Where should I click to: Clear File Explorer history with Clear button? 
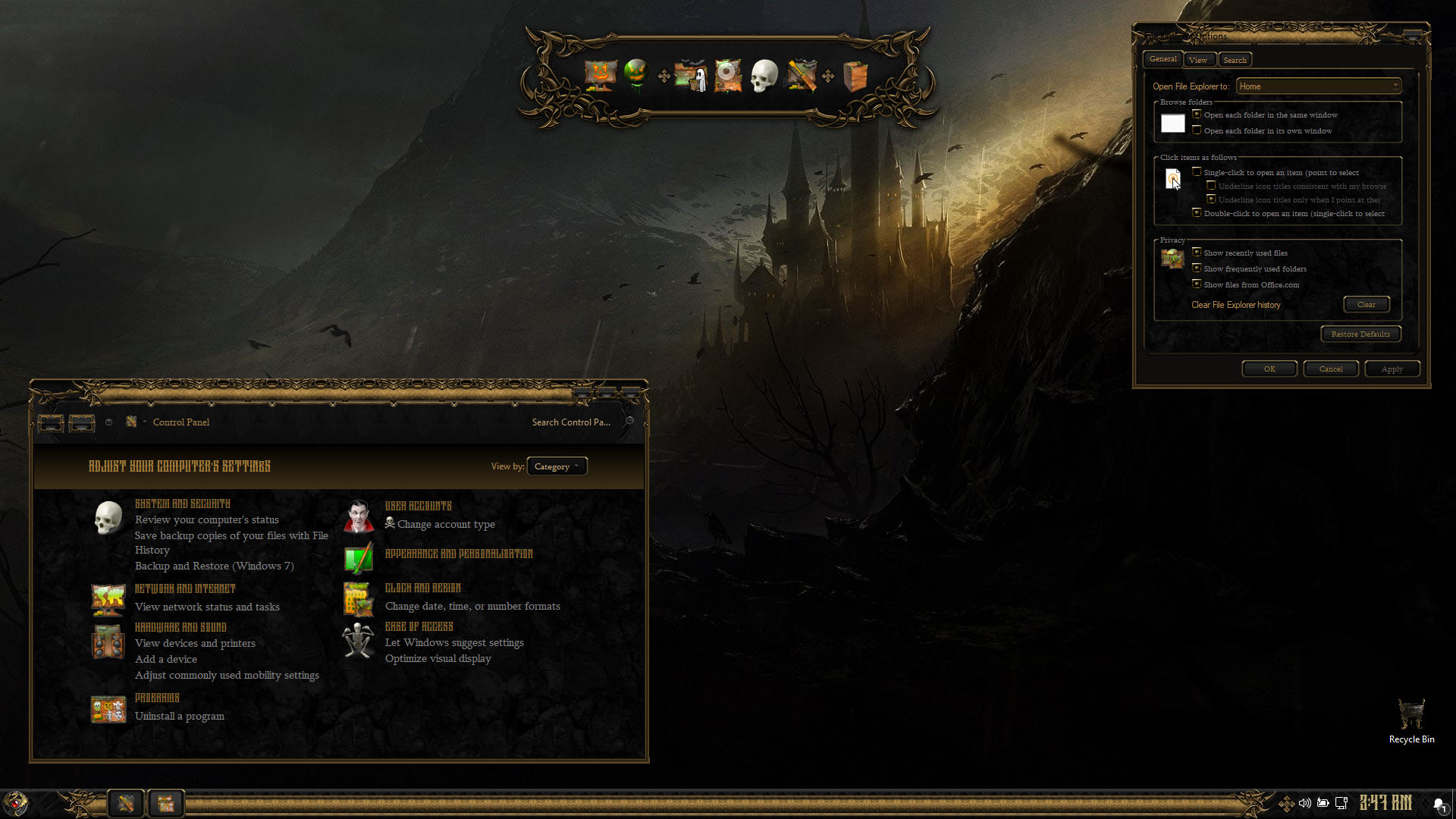coord(1367,304)
